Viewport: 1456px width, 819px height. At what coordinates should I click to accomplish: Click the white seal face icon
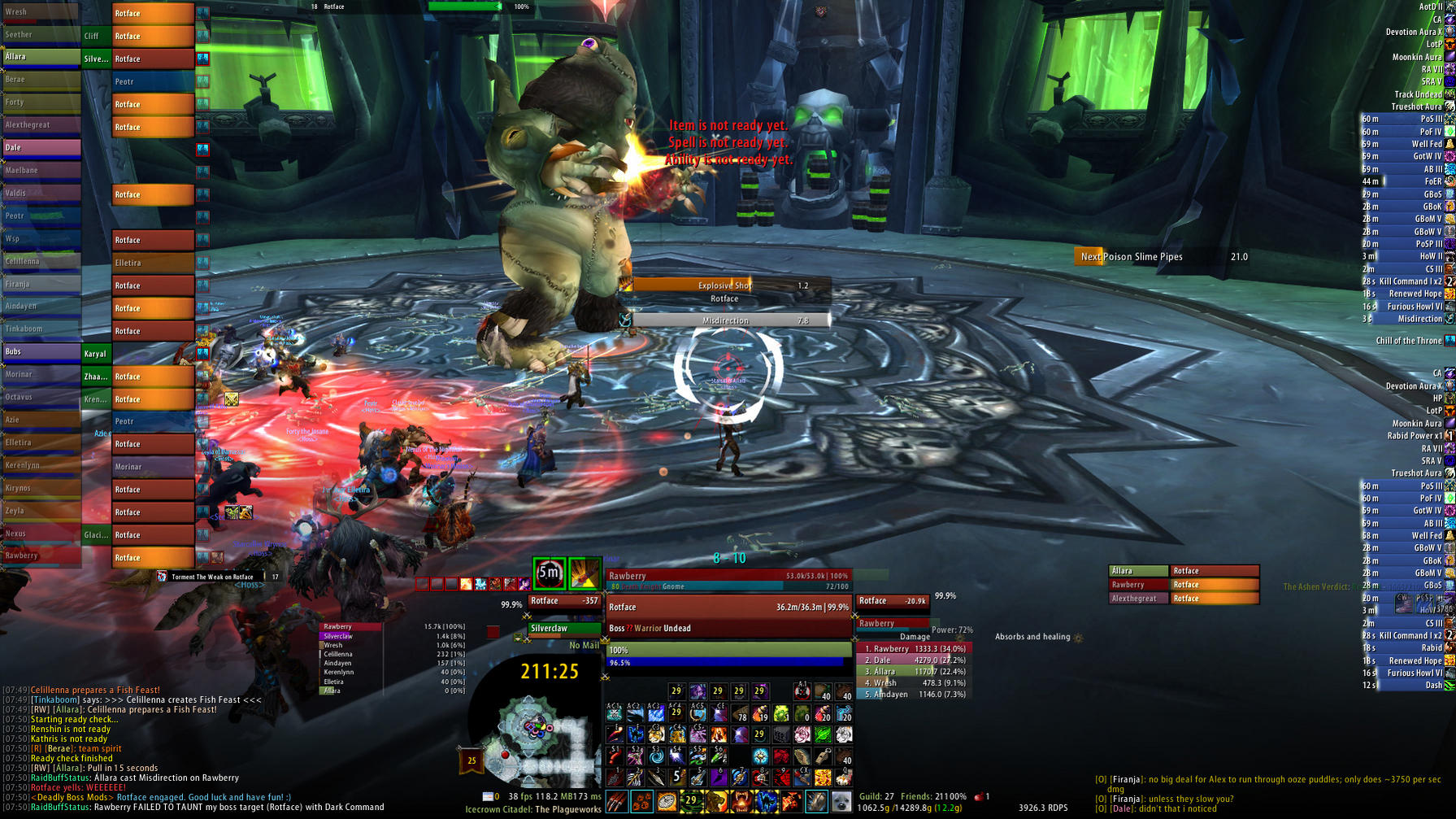[x=841, y=802]
